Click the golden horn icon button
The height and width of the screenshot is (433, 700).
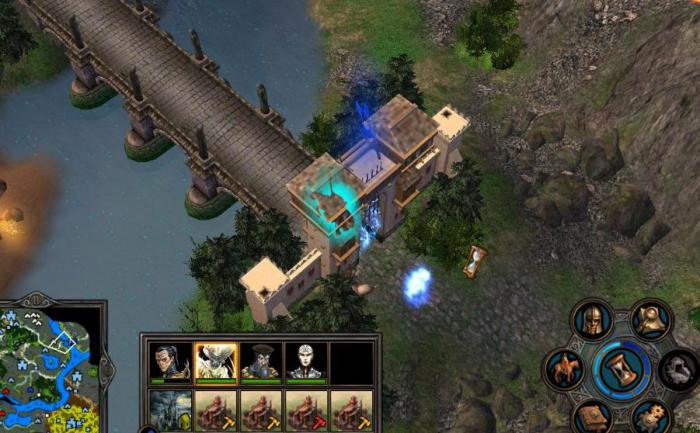coord(651,320)
